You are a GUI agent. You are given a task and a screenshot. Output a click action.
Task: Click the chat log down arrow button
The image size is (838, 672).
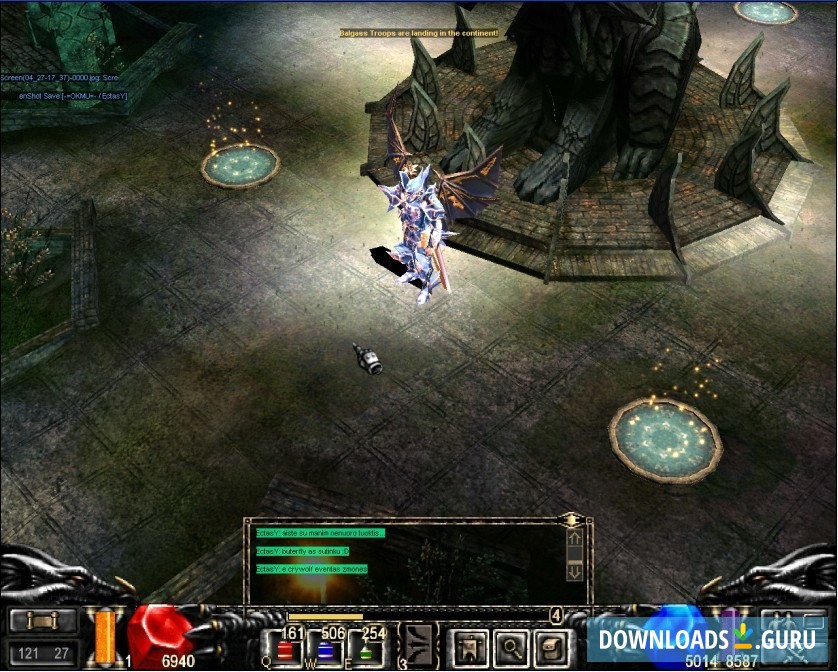click(x=574, y=572)
